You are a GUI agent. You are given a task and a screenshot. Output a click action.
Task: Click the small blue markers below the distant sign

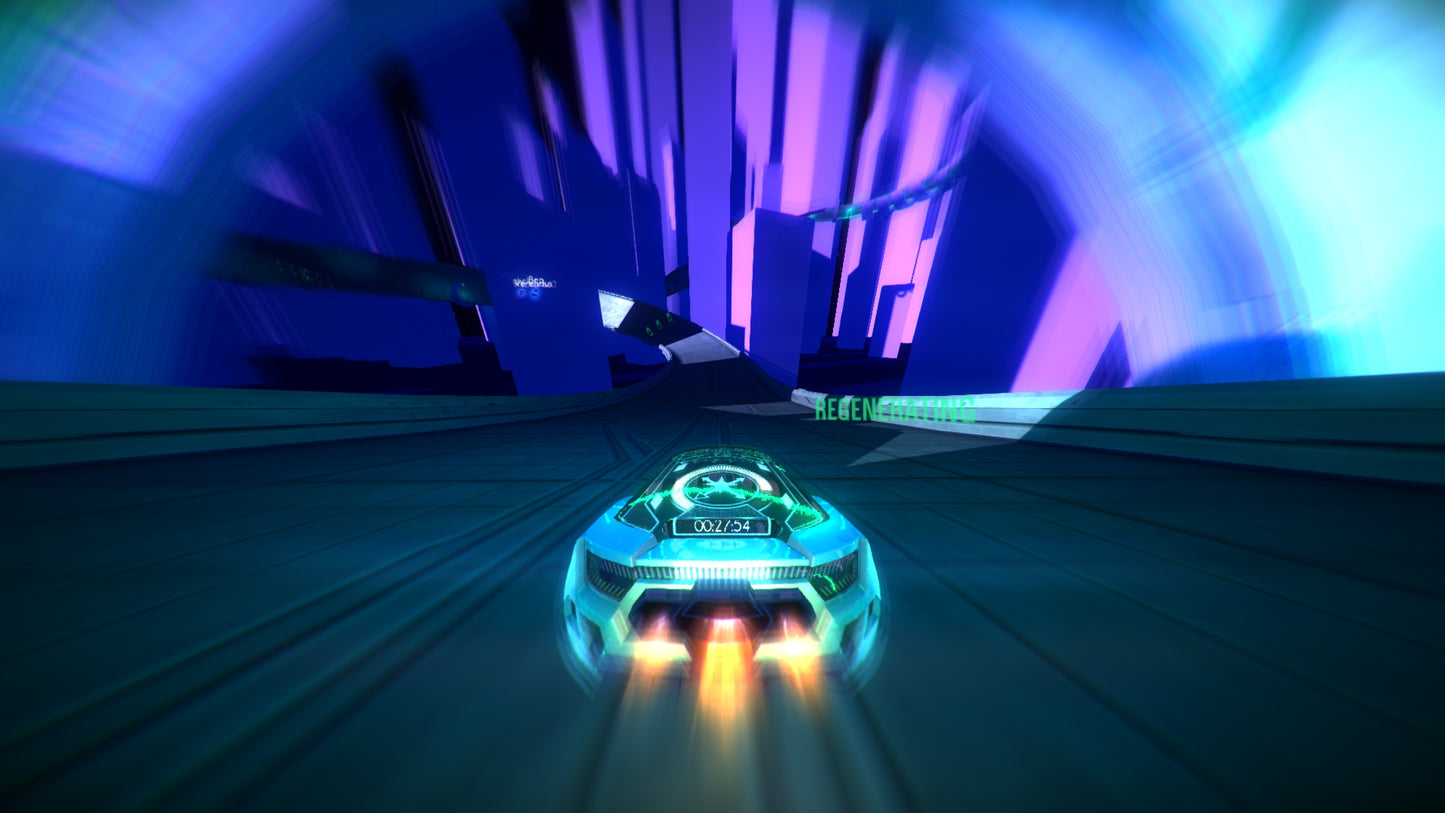click(x=527, y=294)
